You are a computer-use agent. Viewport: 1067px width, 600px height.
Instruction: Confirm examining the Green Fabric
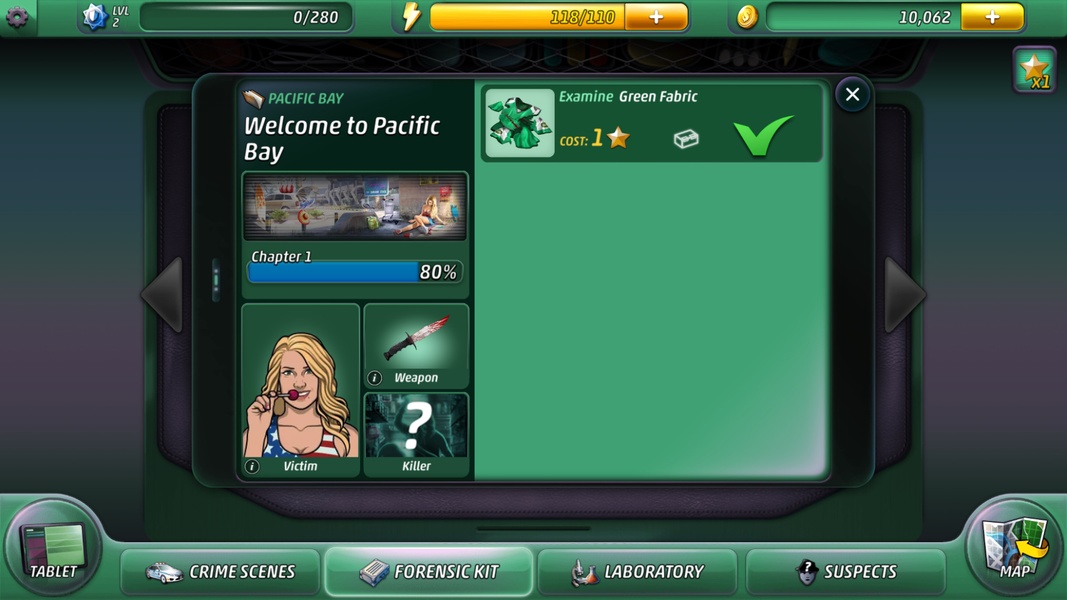763,135
